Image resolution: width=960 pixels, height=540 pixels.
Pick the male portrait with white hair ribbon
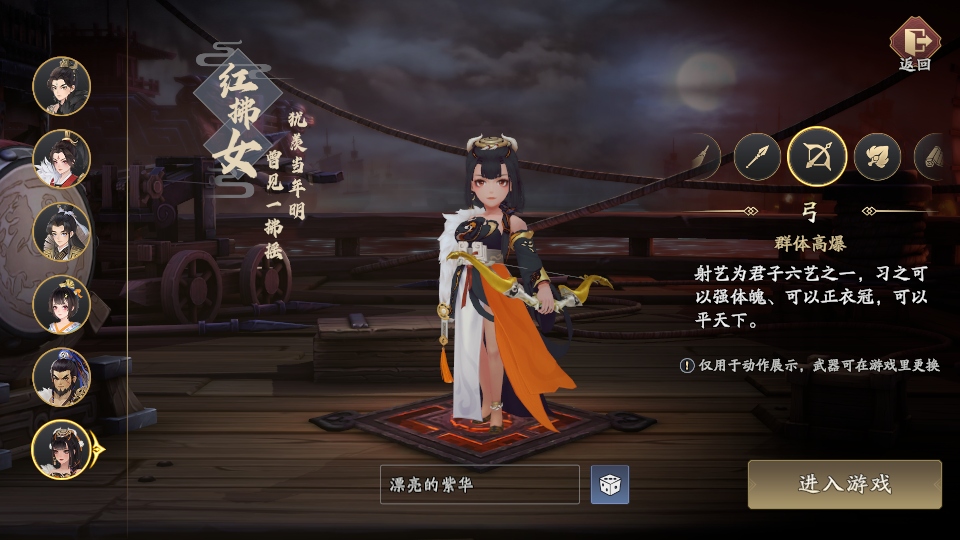61,232
